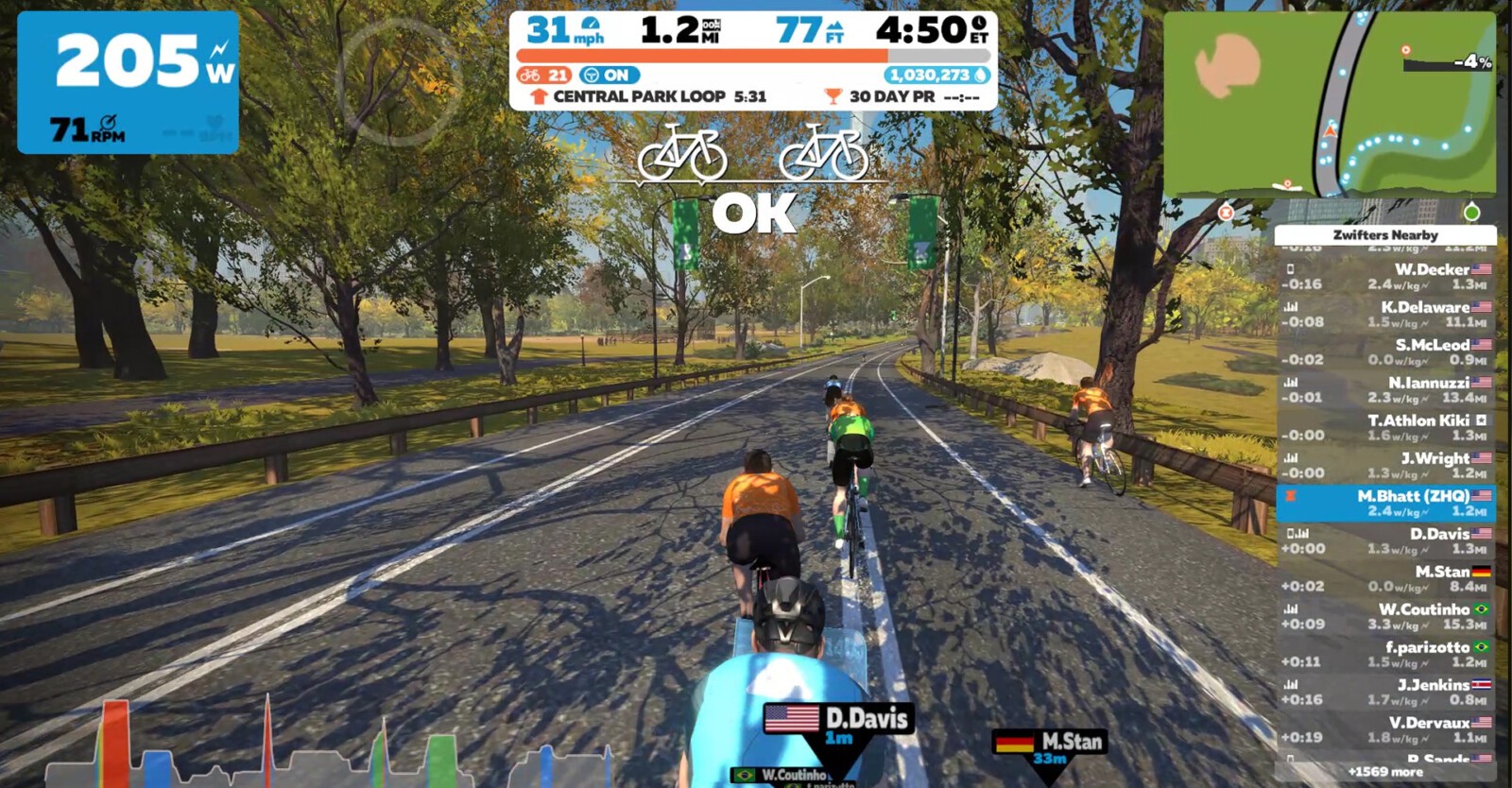Image resolution: width=1512 pixels, height=788 pixels.
Task: Click the orange jersey icon for Central Park Loop
Action: (x=538, y=95)
